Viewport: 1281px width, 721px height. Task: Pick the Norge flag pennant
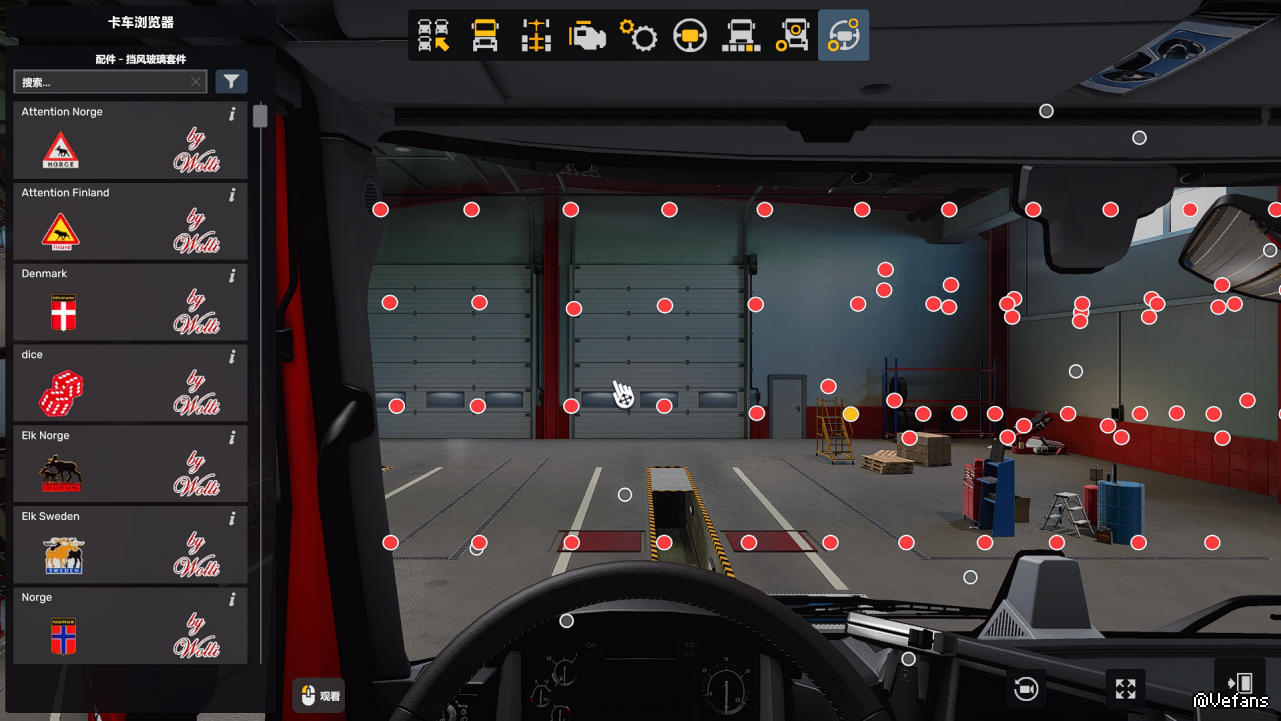130,627
